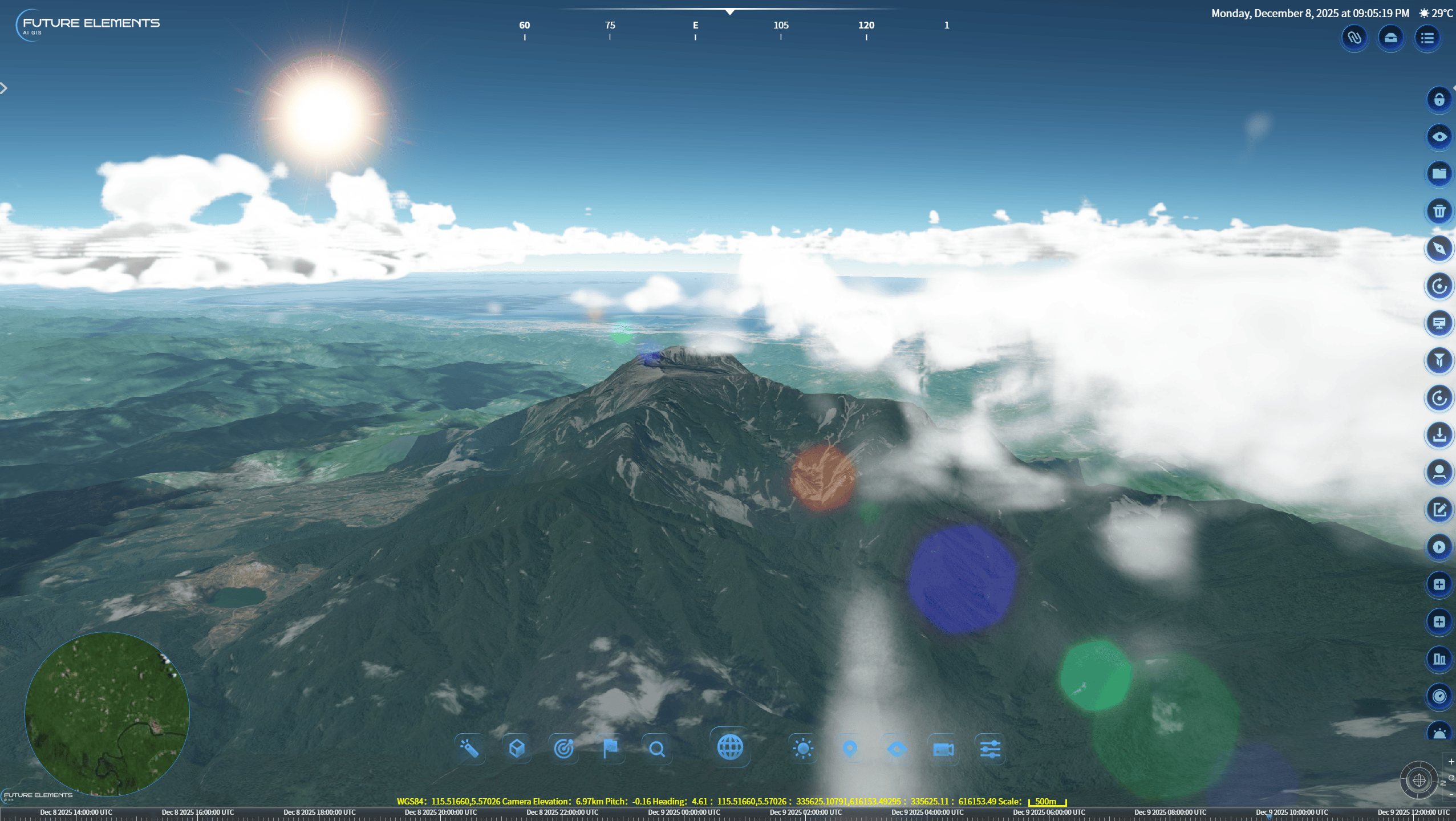Open the search tool in bottom toolbar
The height and width of the screenshot is (821, 1456).
658,749
